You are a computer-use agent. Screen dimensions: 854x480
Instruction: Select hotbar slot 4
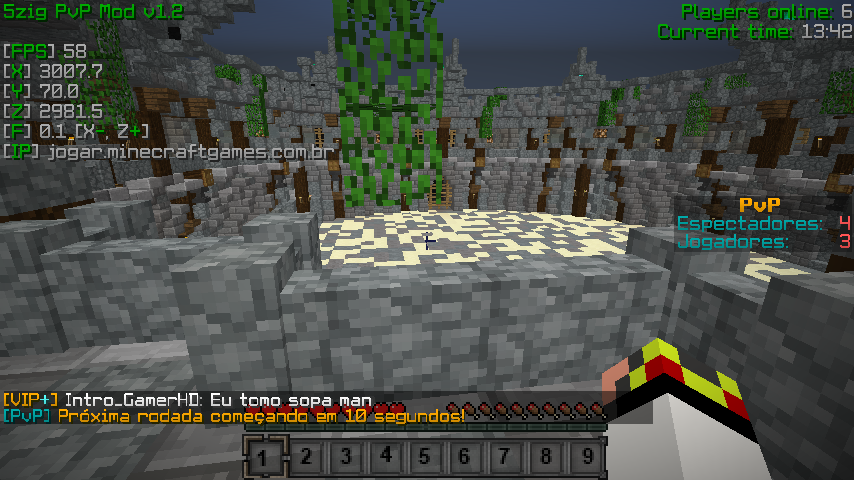tap(386, 458)
